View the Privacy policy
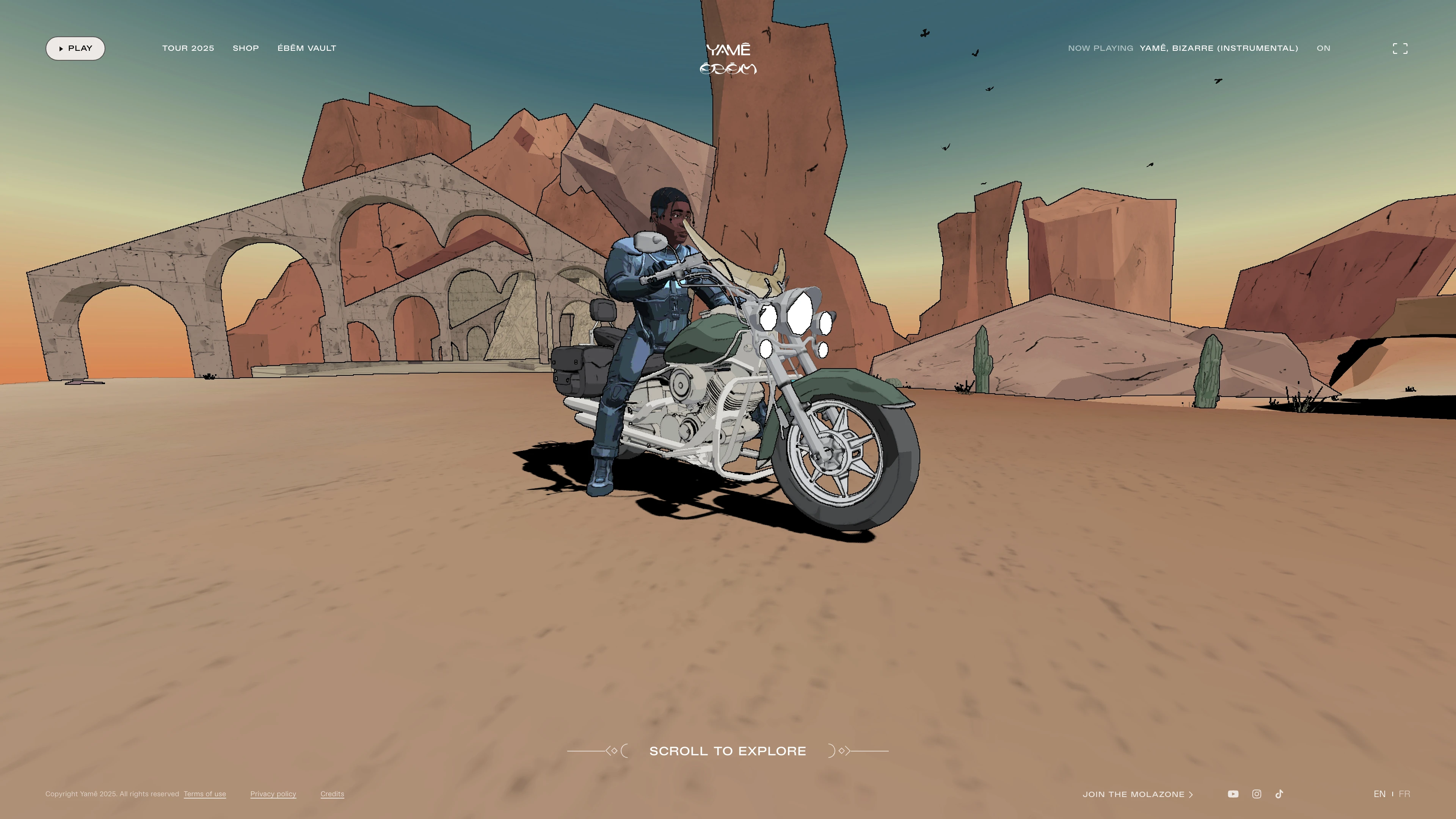Viewport: 1456px width, 819px height. tap(273, 794)
